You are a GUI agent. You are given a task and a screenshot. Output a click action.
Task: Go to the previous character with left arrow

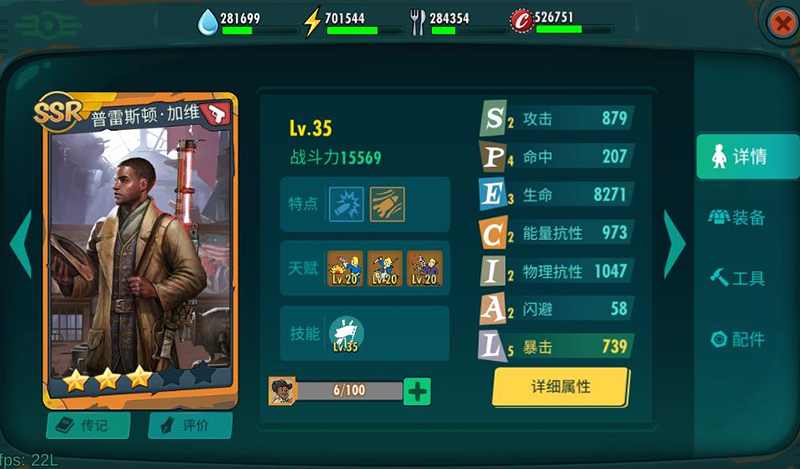click(21, 243)
